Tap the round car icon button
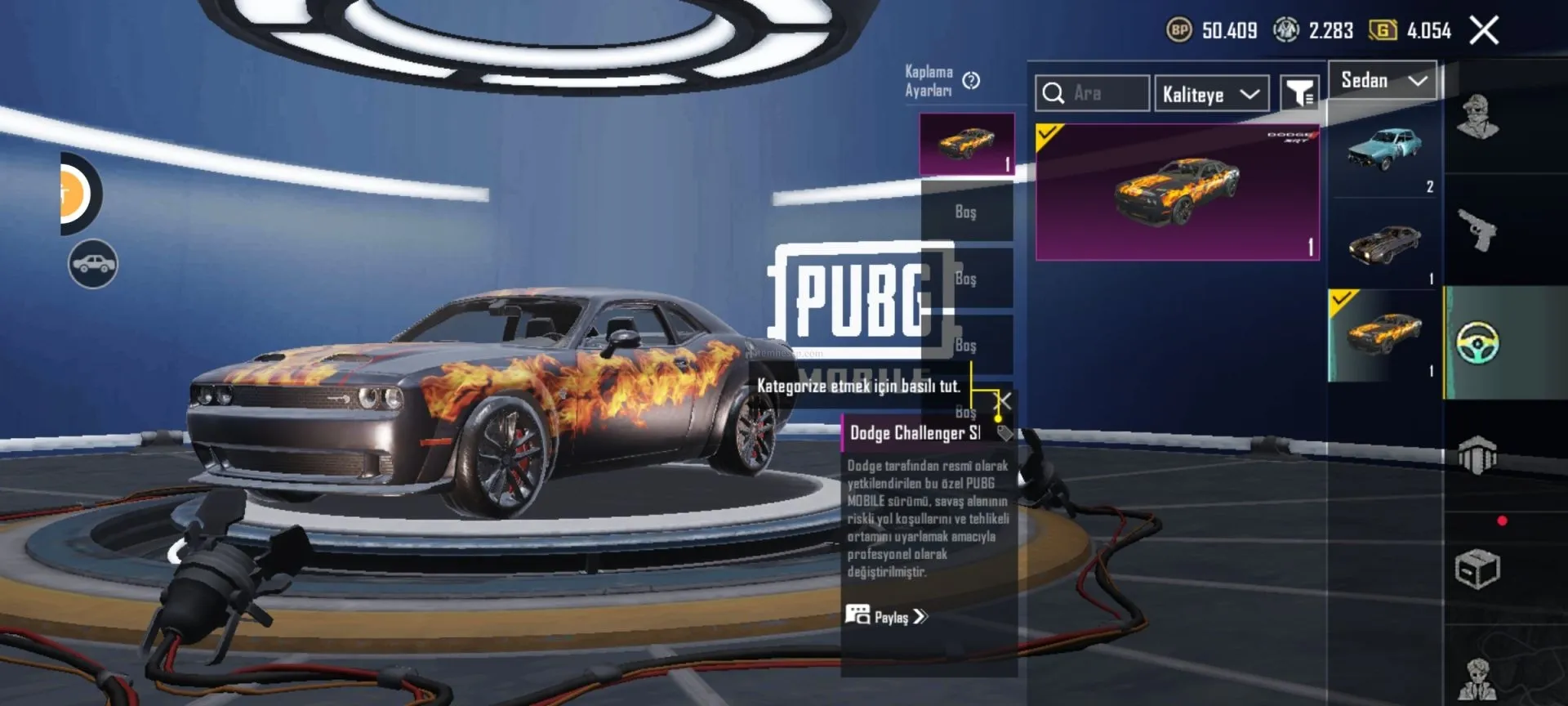Screen dimensions: 1568x706 click(x=93, y=264)
